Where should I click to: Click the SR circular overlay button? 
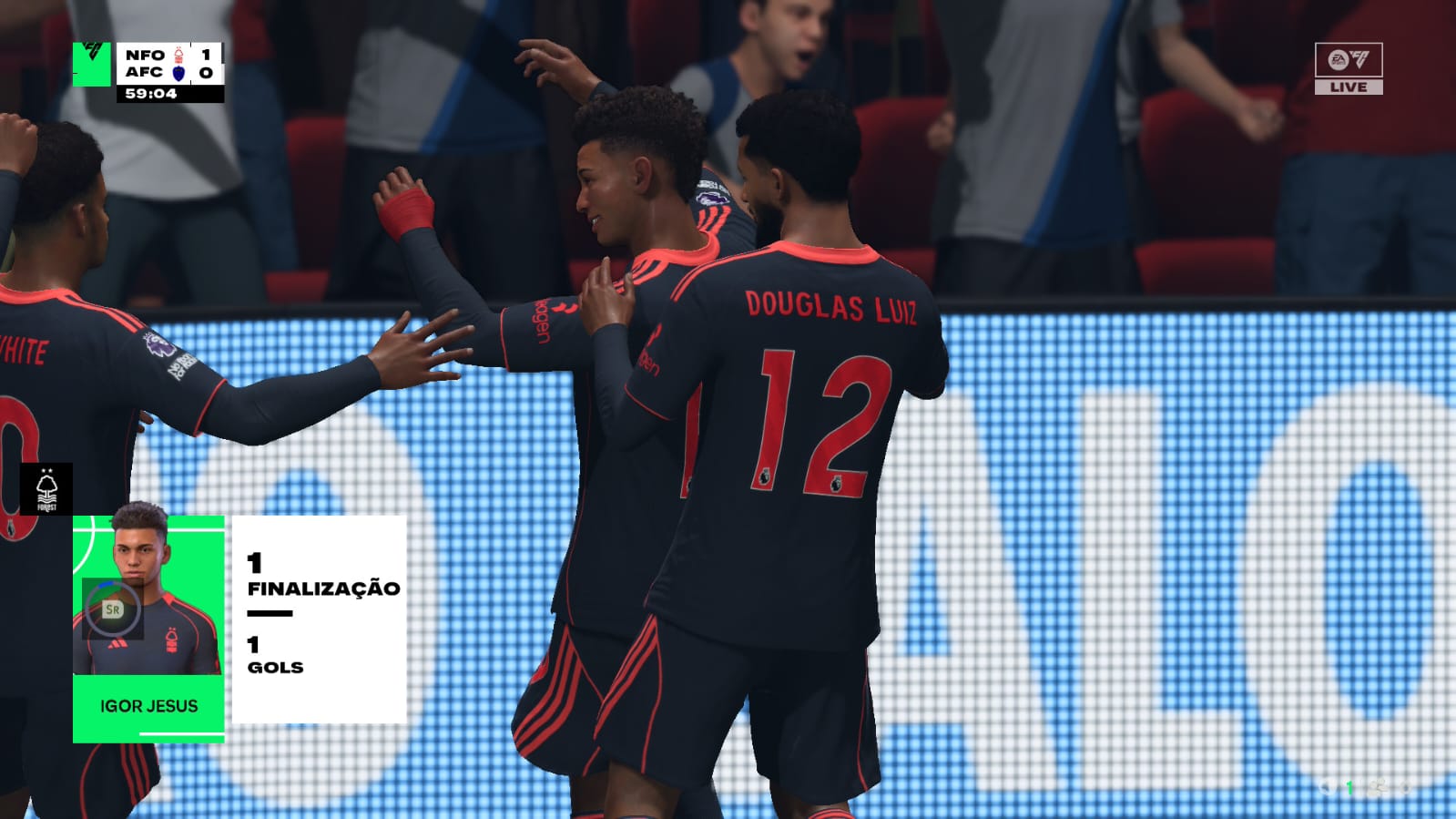112,609
